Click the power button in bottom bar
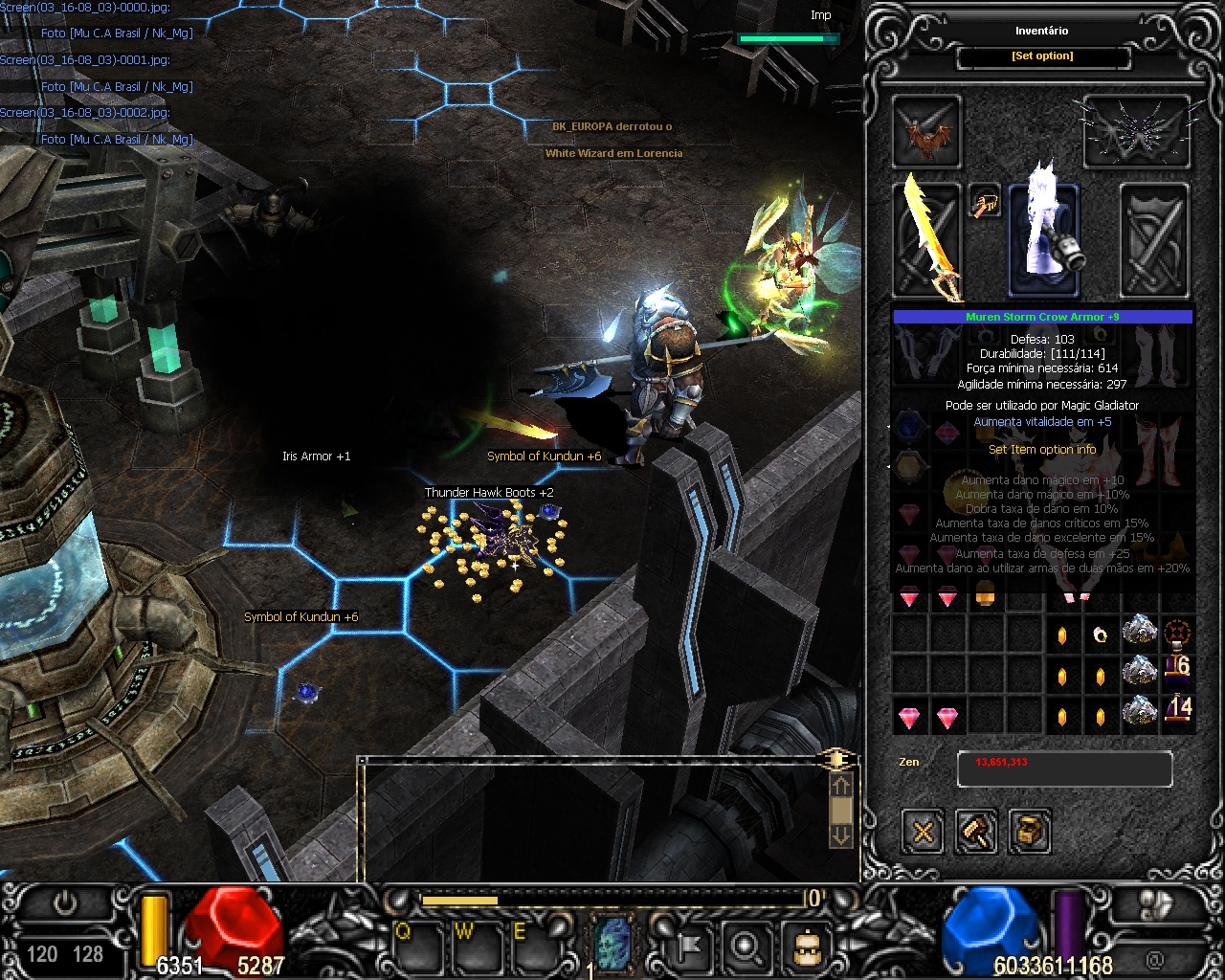Viewport: 1225px width, 980px height. pos(65,903)
